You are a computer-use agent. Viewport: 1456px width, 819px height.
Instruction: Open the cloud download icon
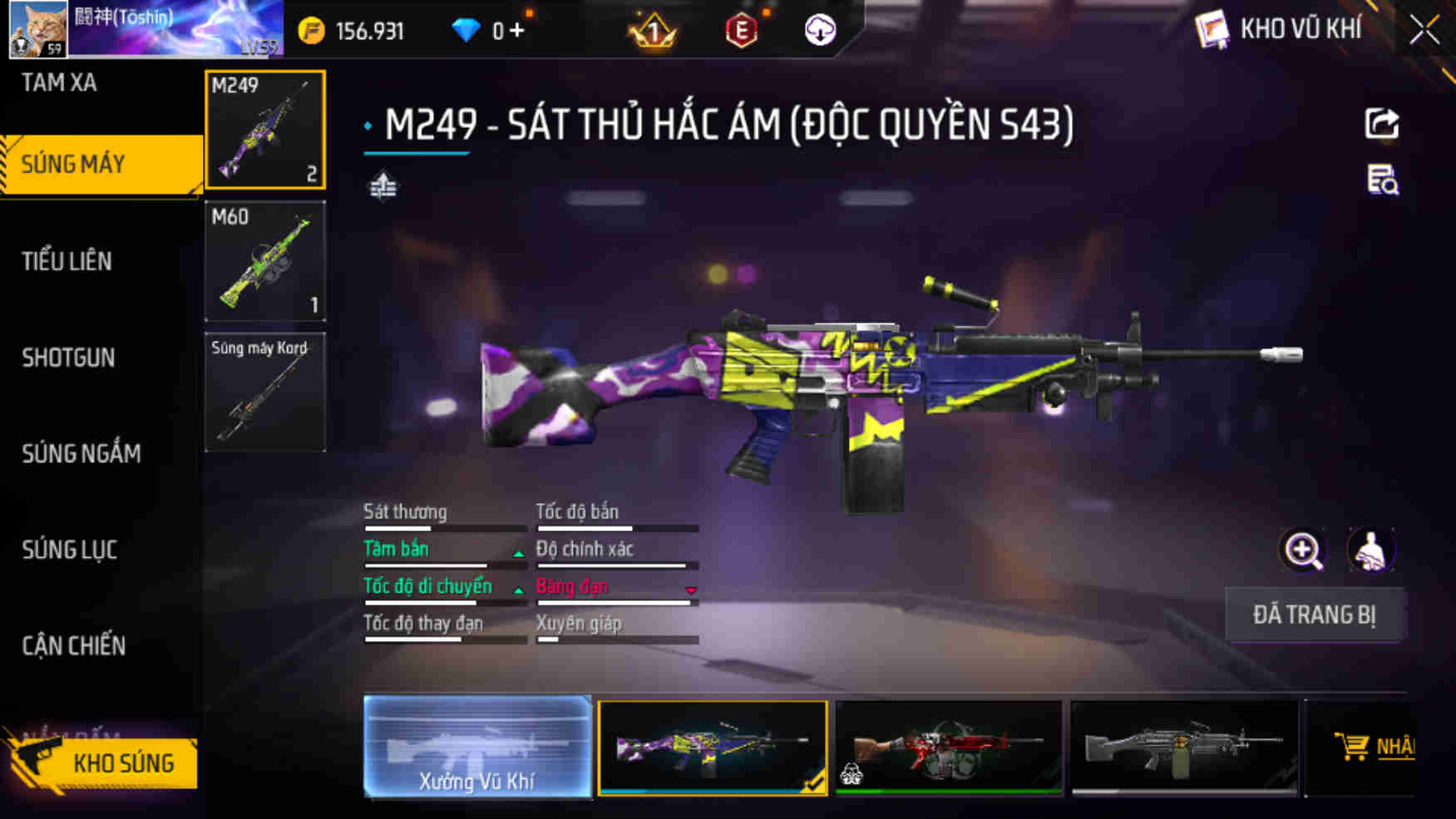point(819,30)
